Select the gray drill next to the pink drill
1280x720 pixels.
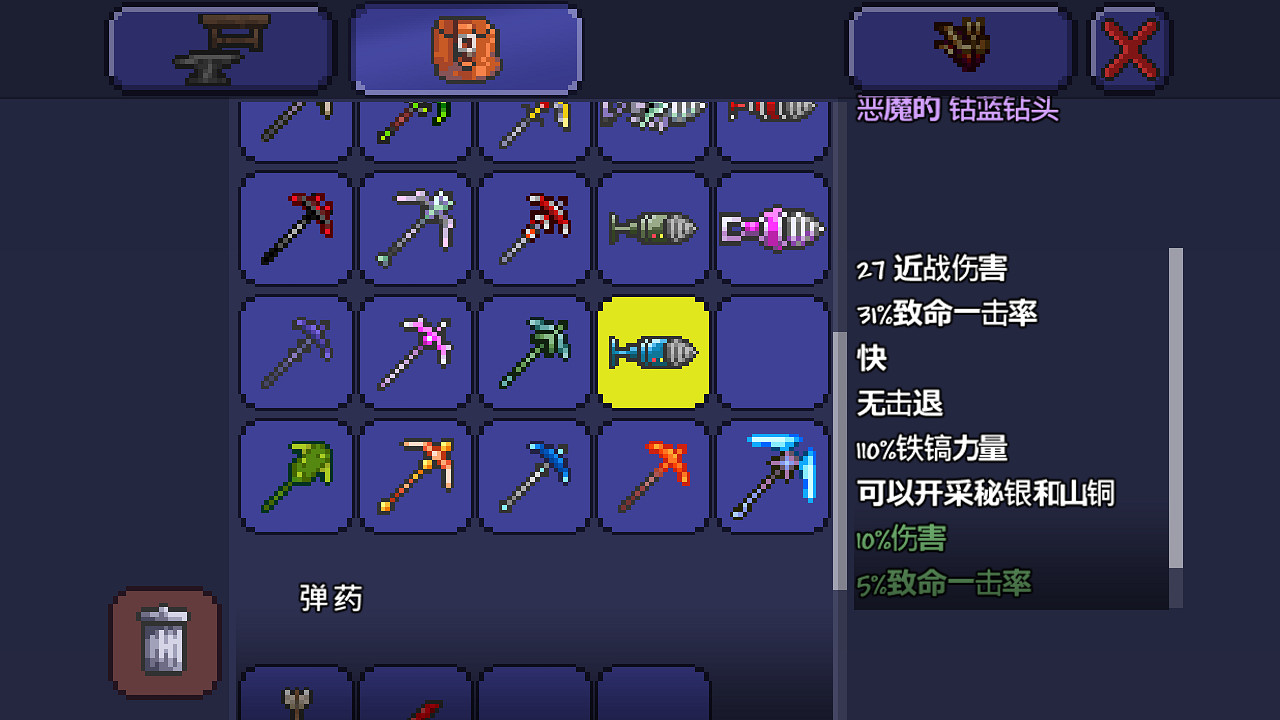[x=653, y=229]
